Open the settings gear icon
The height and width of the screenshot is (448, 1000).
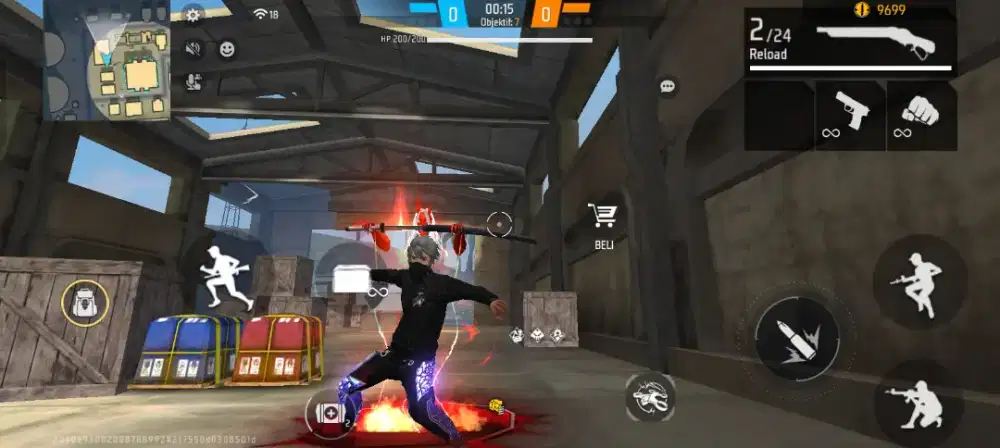[x=193, y=14]
